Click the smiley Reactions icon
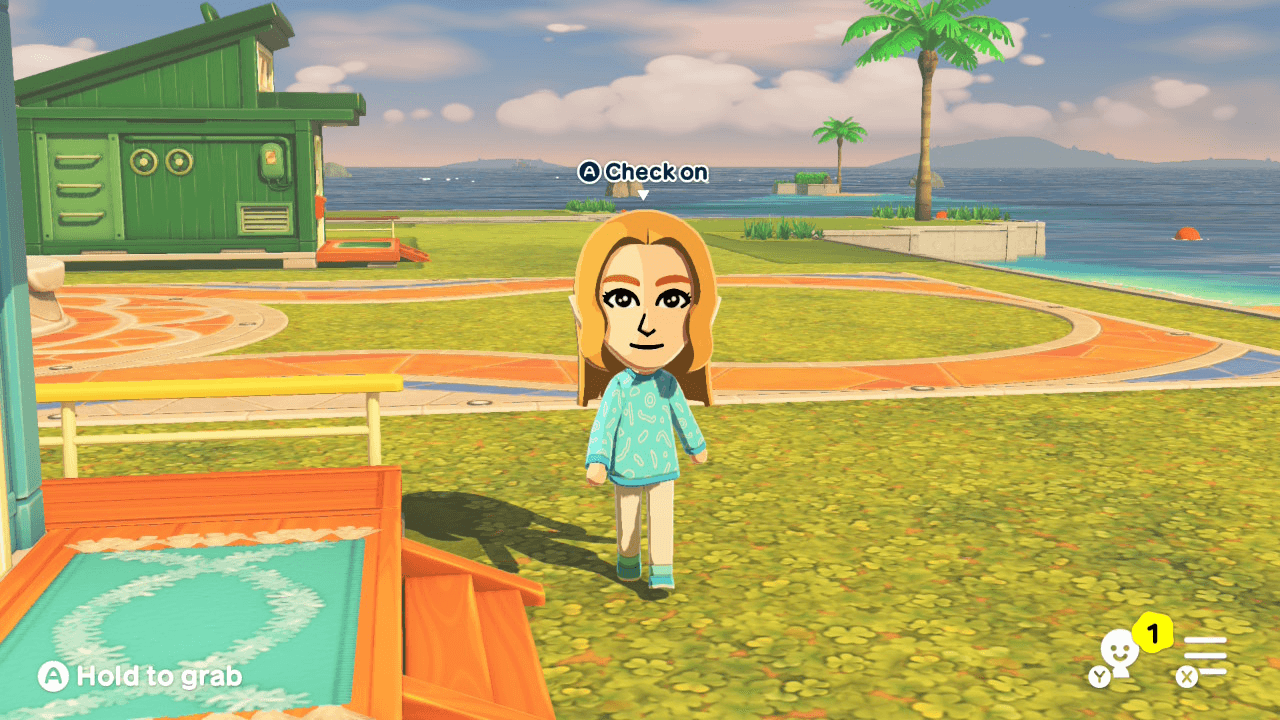The image size is (1280, 720). point(1119,650)
